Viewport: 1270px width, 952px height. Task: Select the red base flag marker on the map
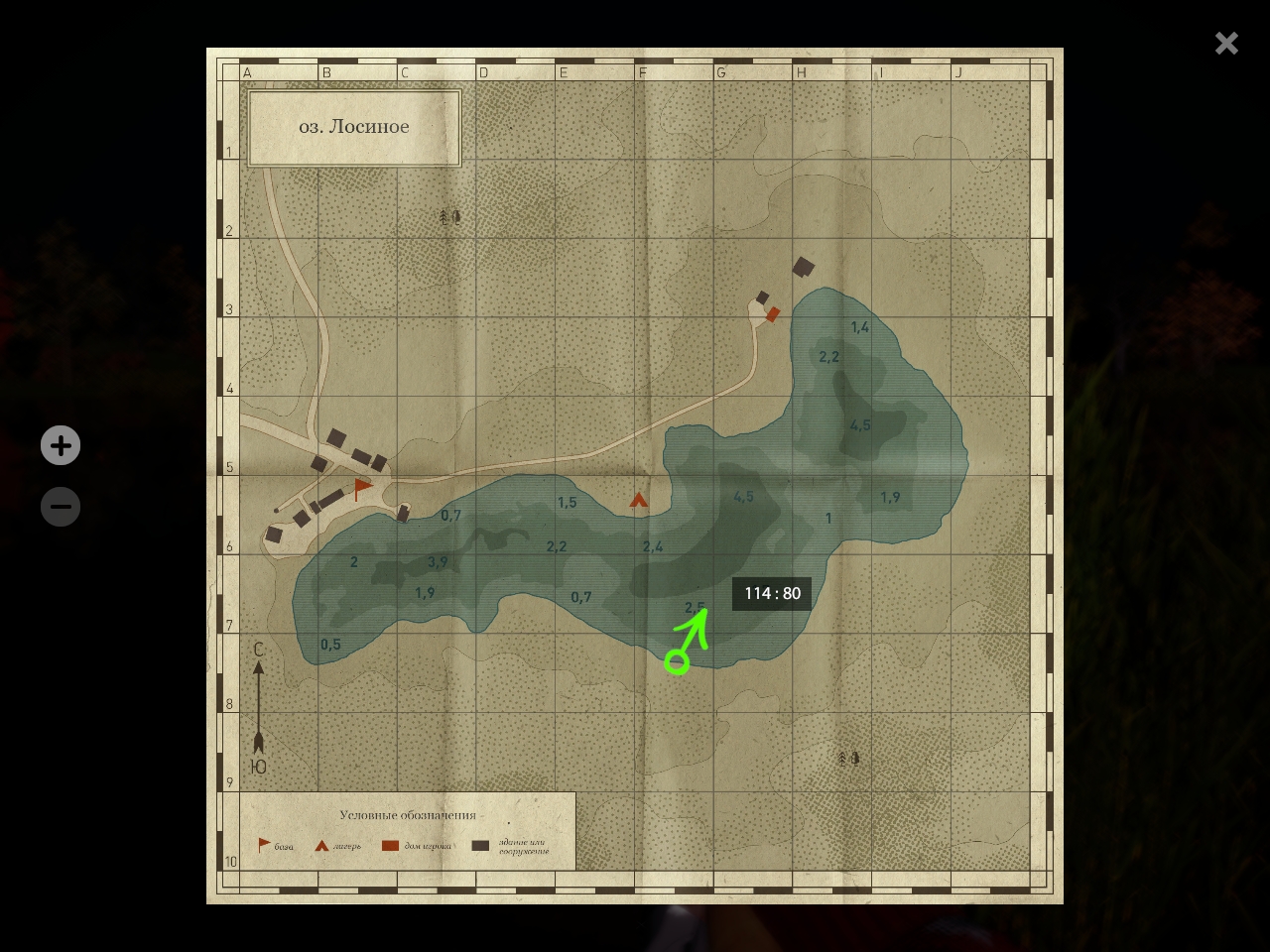coord(363,488)
